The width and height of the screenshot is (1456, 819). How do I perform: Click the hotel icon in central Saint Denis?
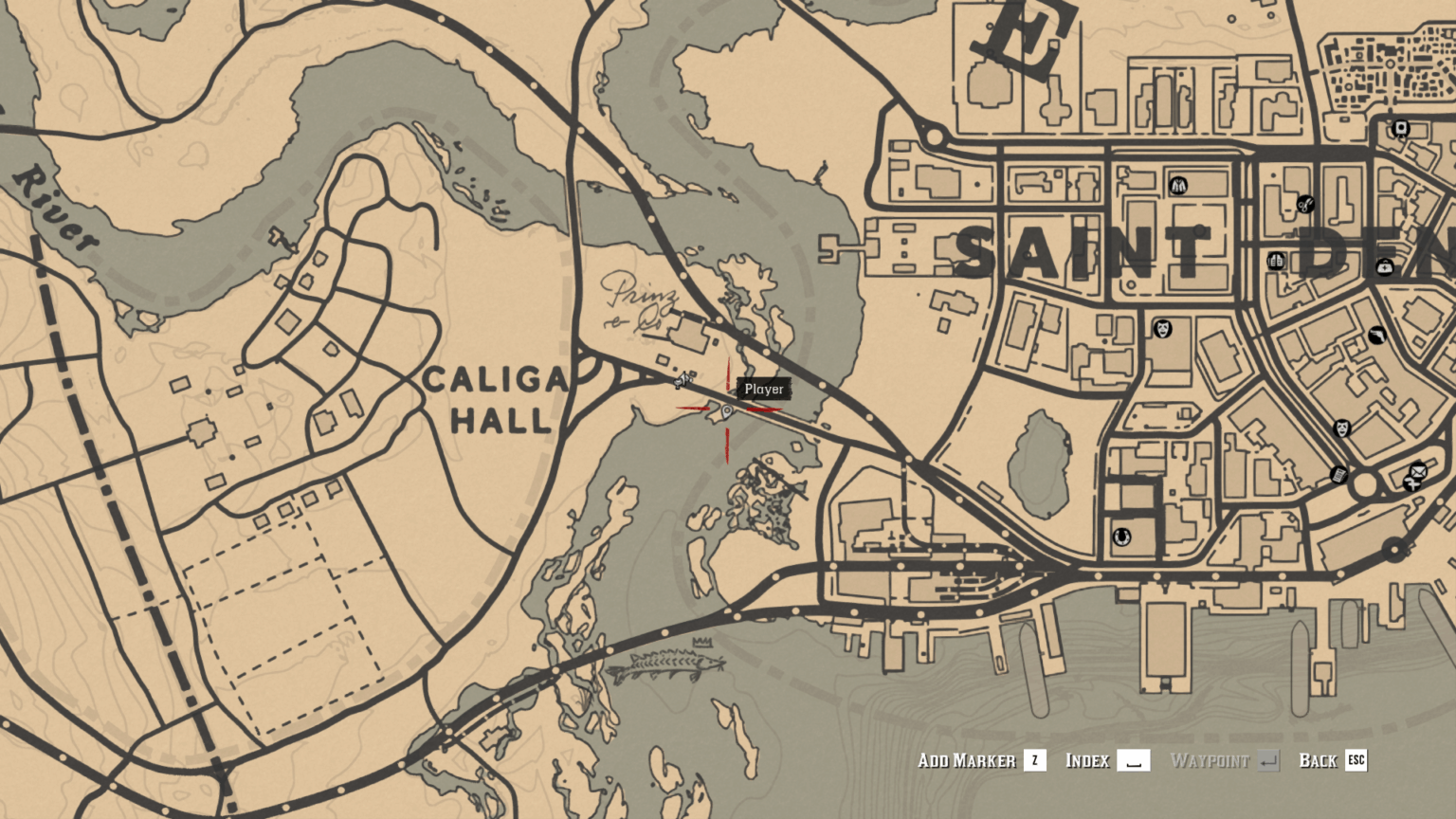pos(1275,260)
